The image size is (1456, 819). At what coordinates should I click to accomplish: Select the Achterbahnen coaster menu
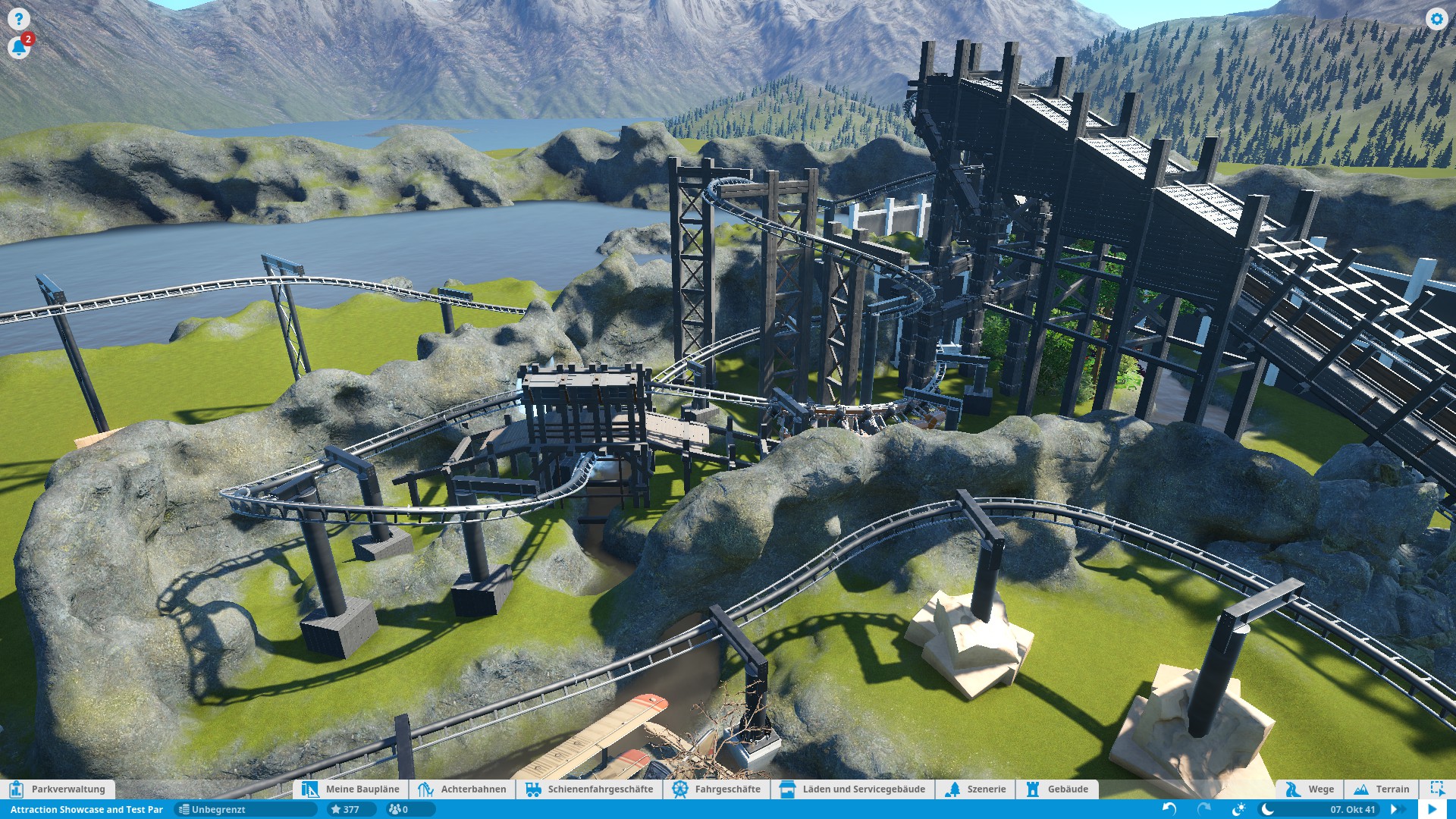(x=462, y=789)
